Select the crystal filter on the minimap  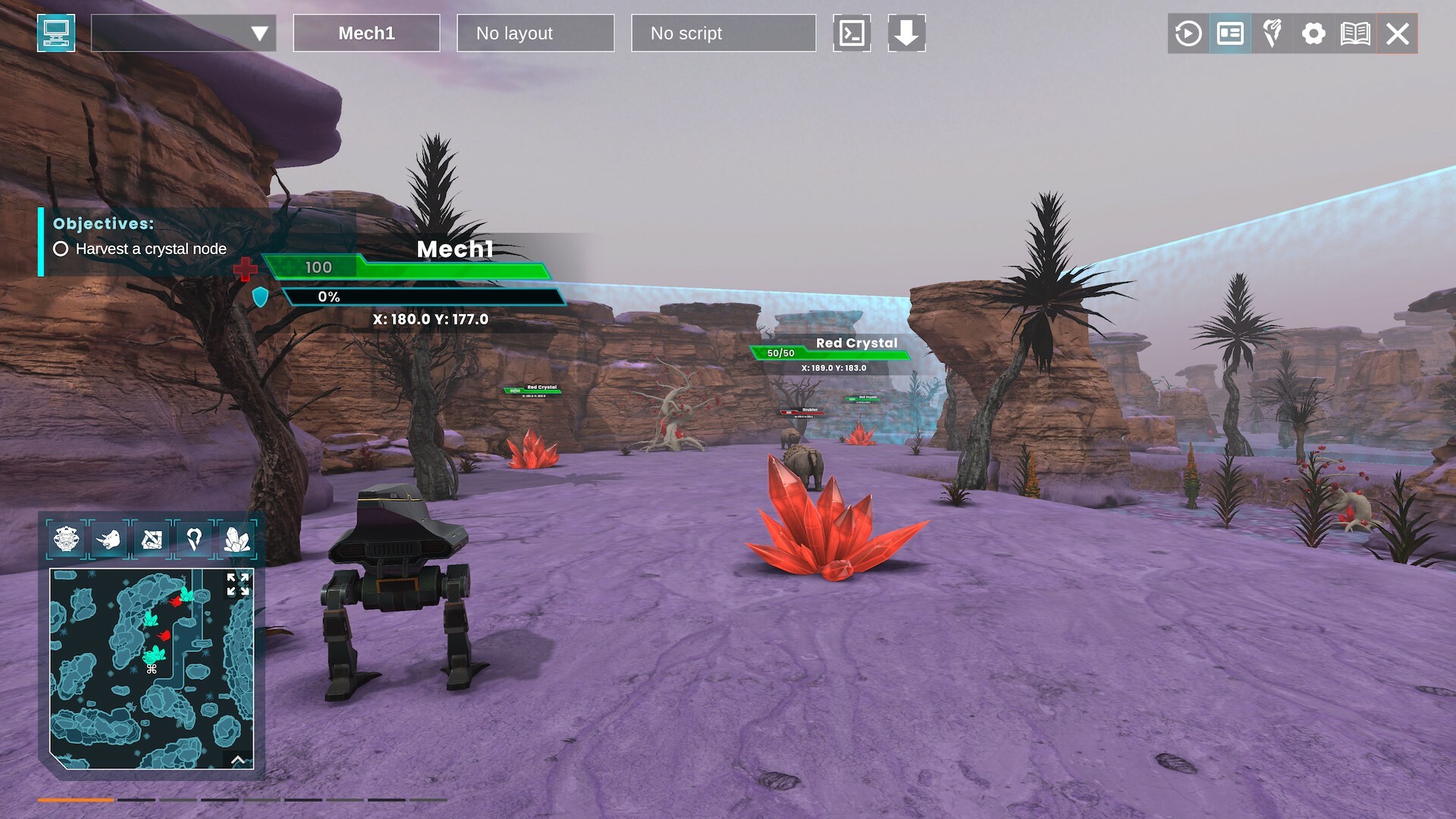pyautogui.click(x=237, y=540)
